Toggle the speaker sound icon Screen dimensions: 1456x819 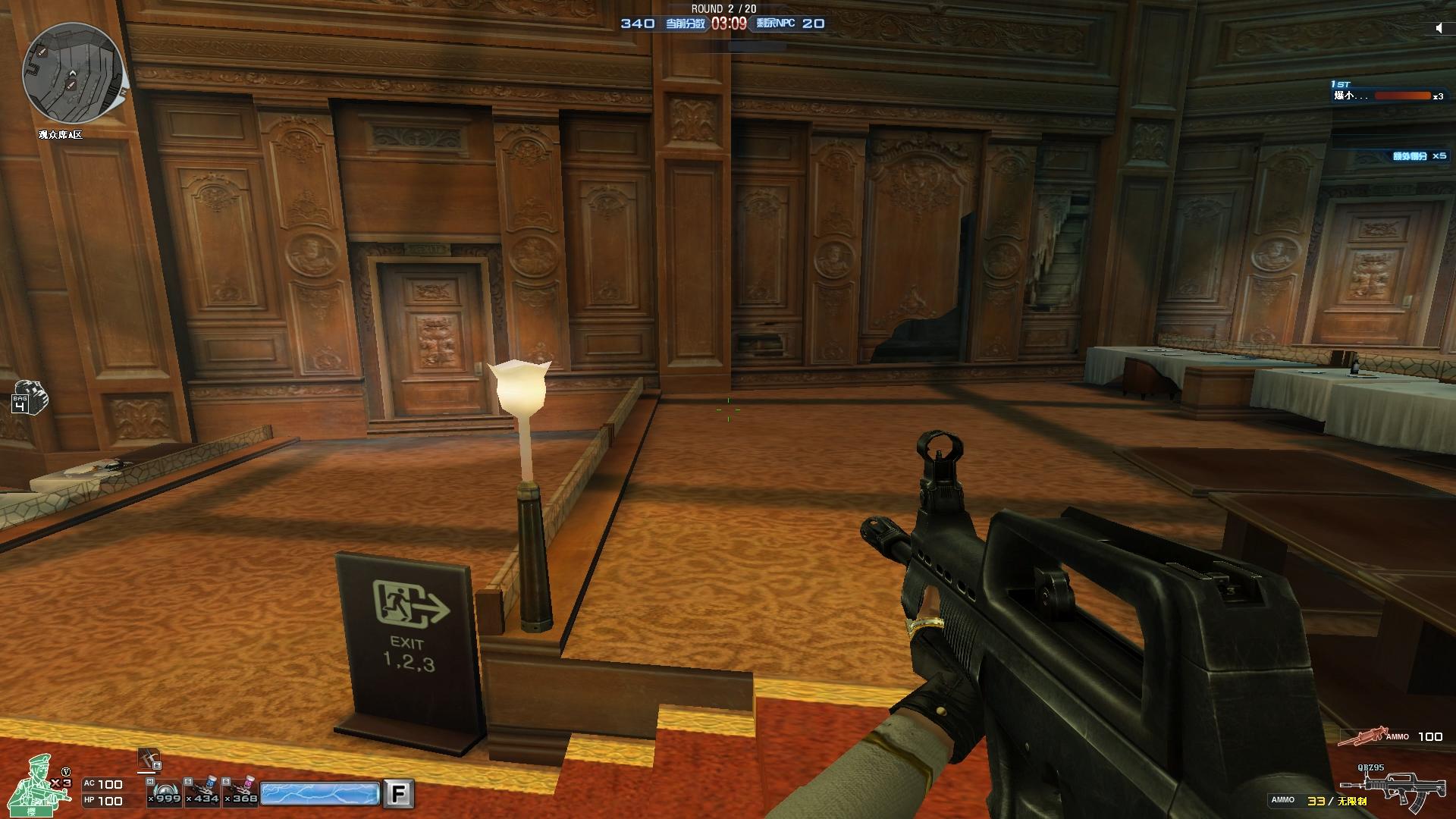(x=1439, y=28)
